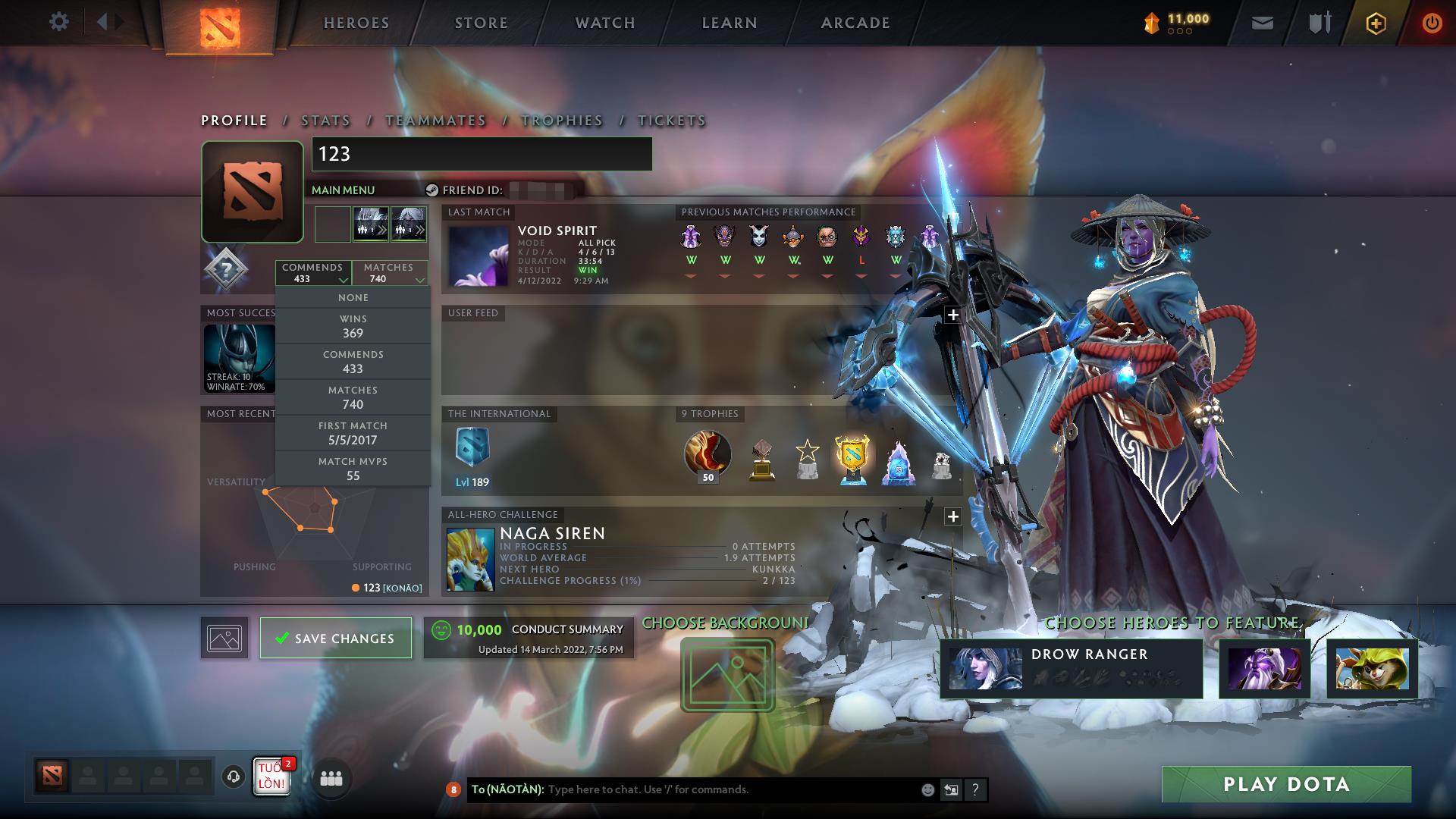Open the emoticon picker in the chat bar
This screenshot has width=1456, height=819.
[x=927, y=789]
